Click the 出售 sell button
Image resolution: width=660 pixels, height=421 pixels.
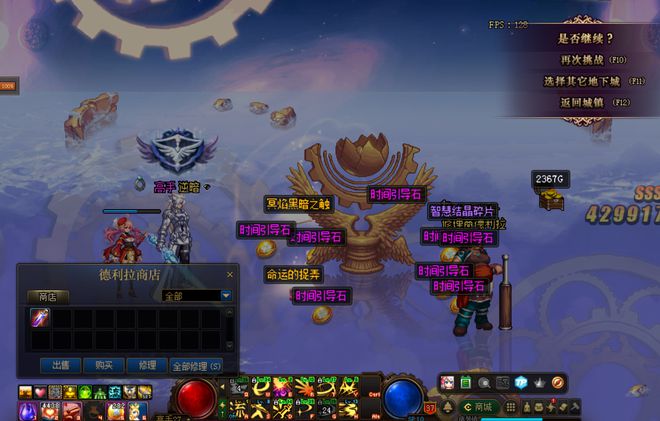(x=59, y=365)
